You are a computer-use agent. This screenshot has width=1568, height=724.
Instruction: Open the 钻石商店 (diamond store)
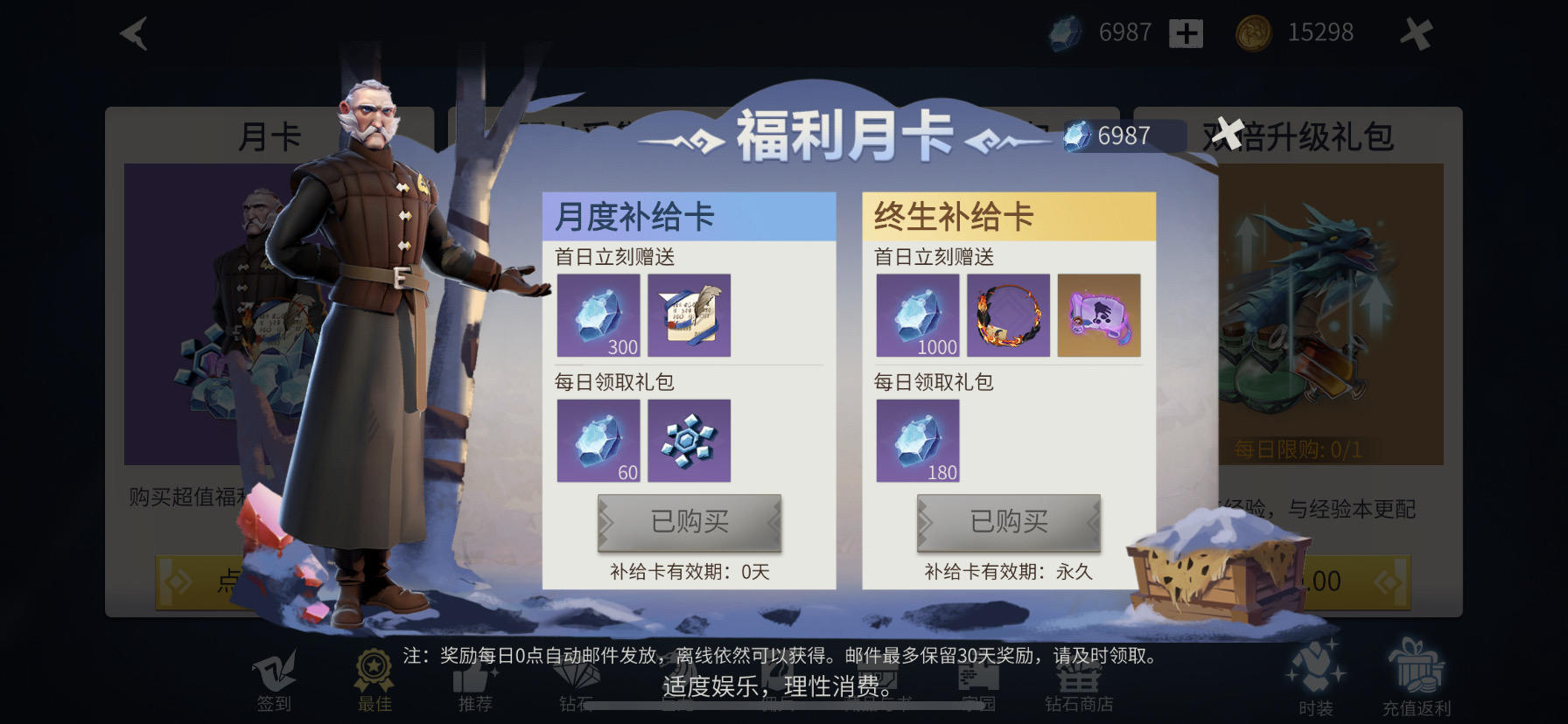coord(1078,678)
